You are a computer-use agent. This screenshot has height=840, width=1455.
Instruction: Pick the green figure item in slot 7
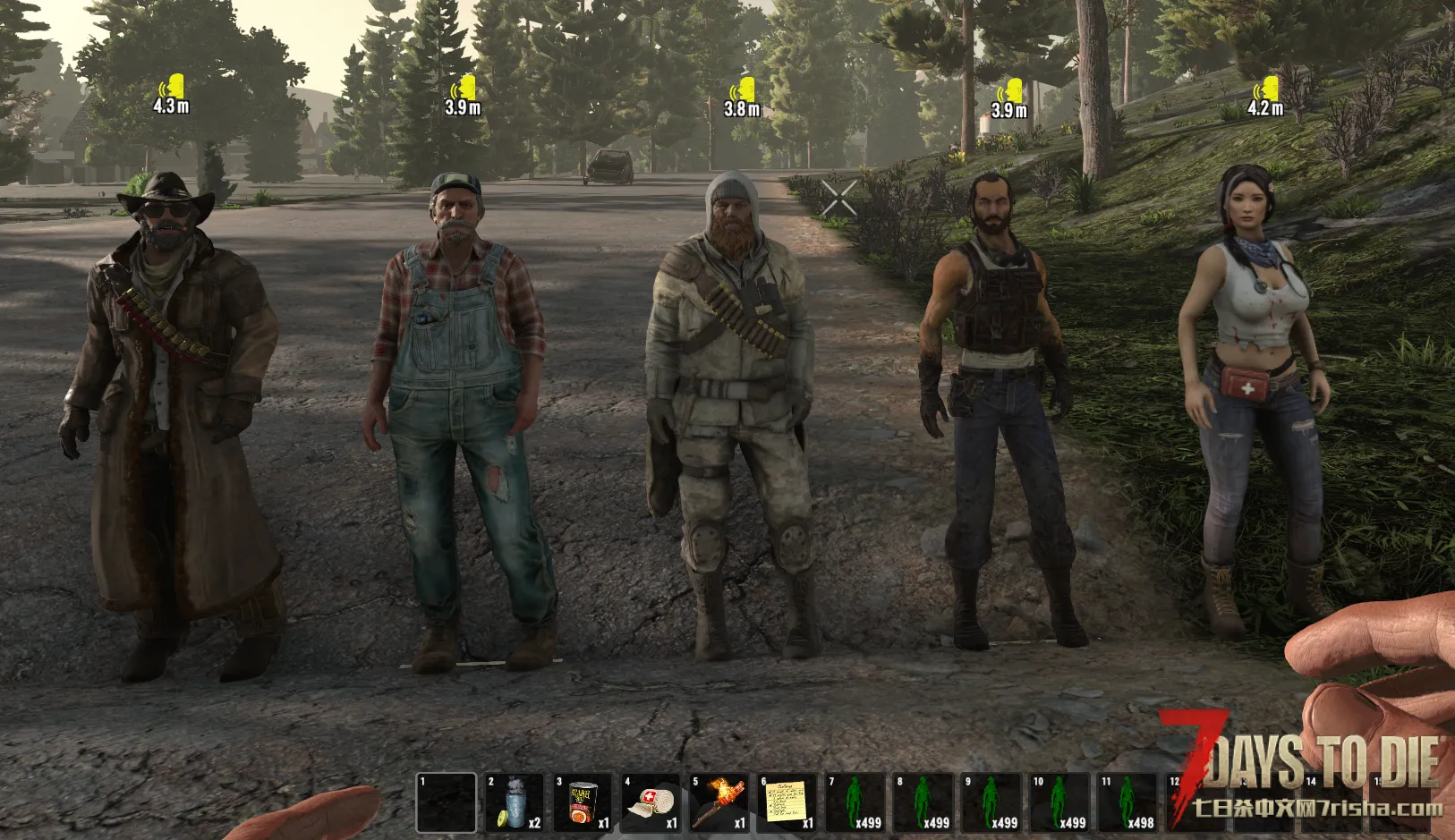tap(854, 802)
